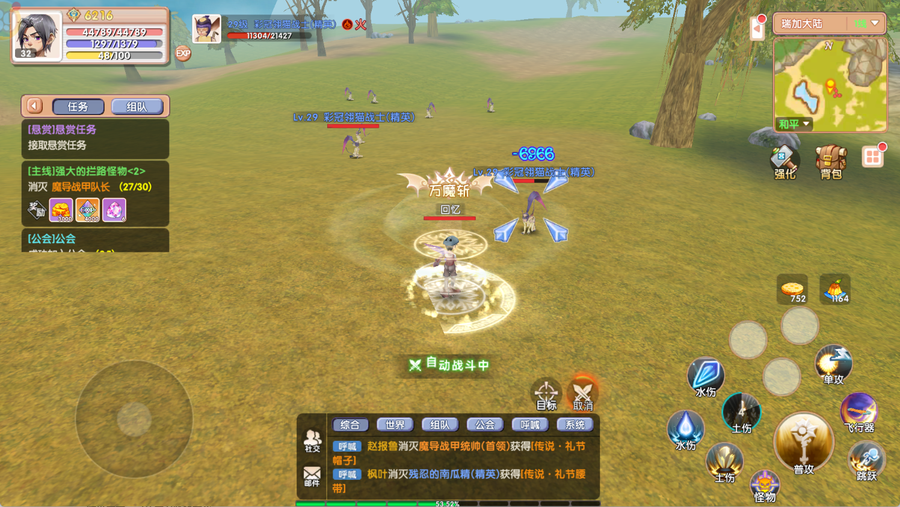The width and height of the screenshot is (900, 507).
Task: Switch chat to the 世界 world channel
Action: pyautogui.click(x=397, y=424)
